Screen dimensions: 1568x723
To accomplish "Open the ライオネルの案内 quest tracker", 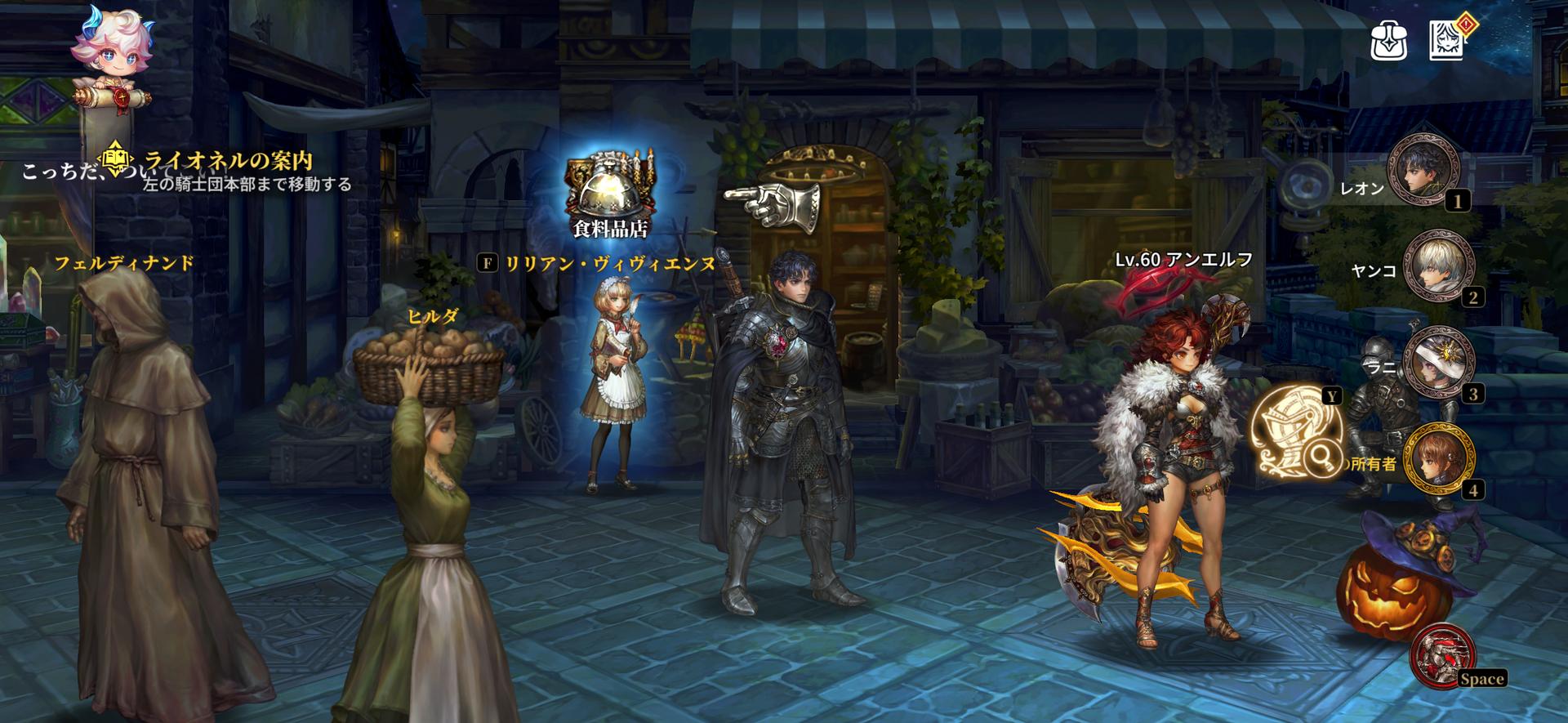I will click(x=227, y=161).
